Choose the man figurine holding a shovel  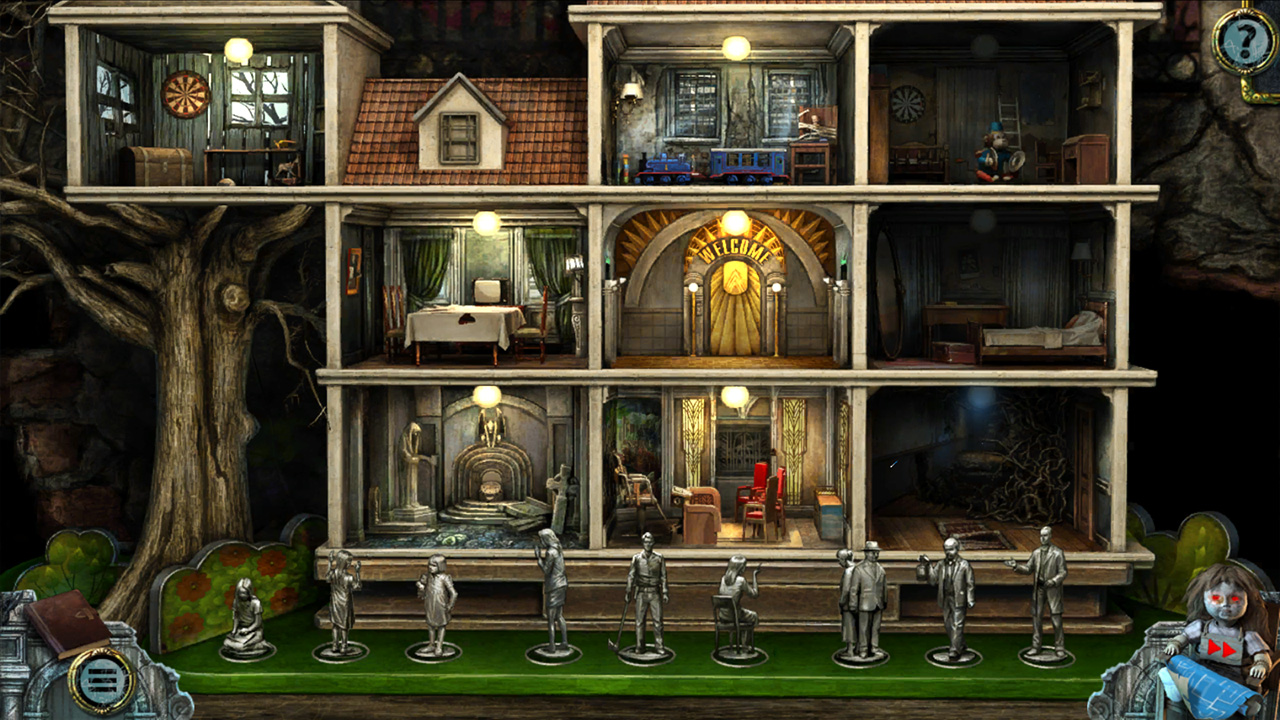[645, 600]
